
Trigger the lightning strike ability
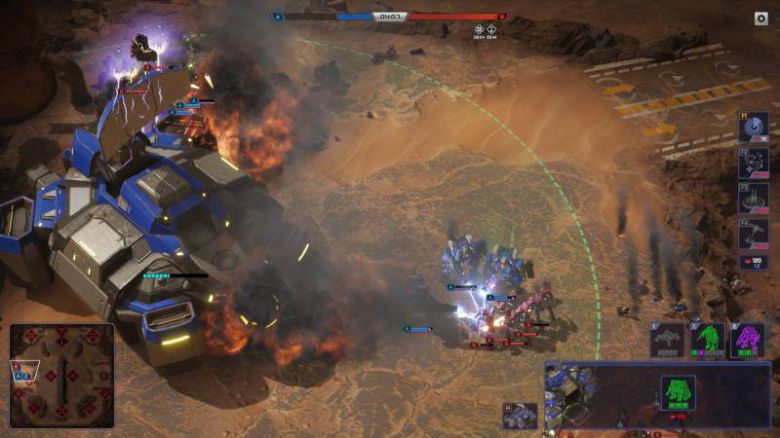point(754,232)
